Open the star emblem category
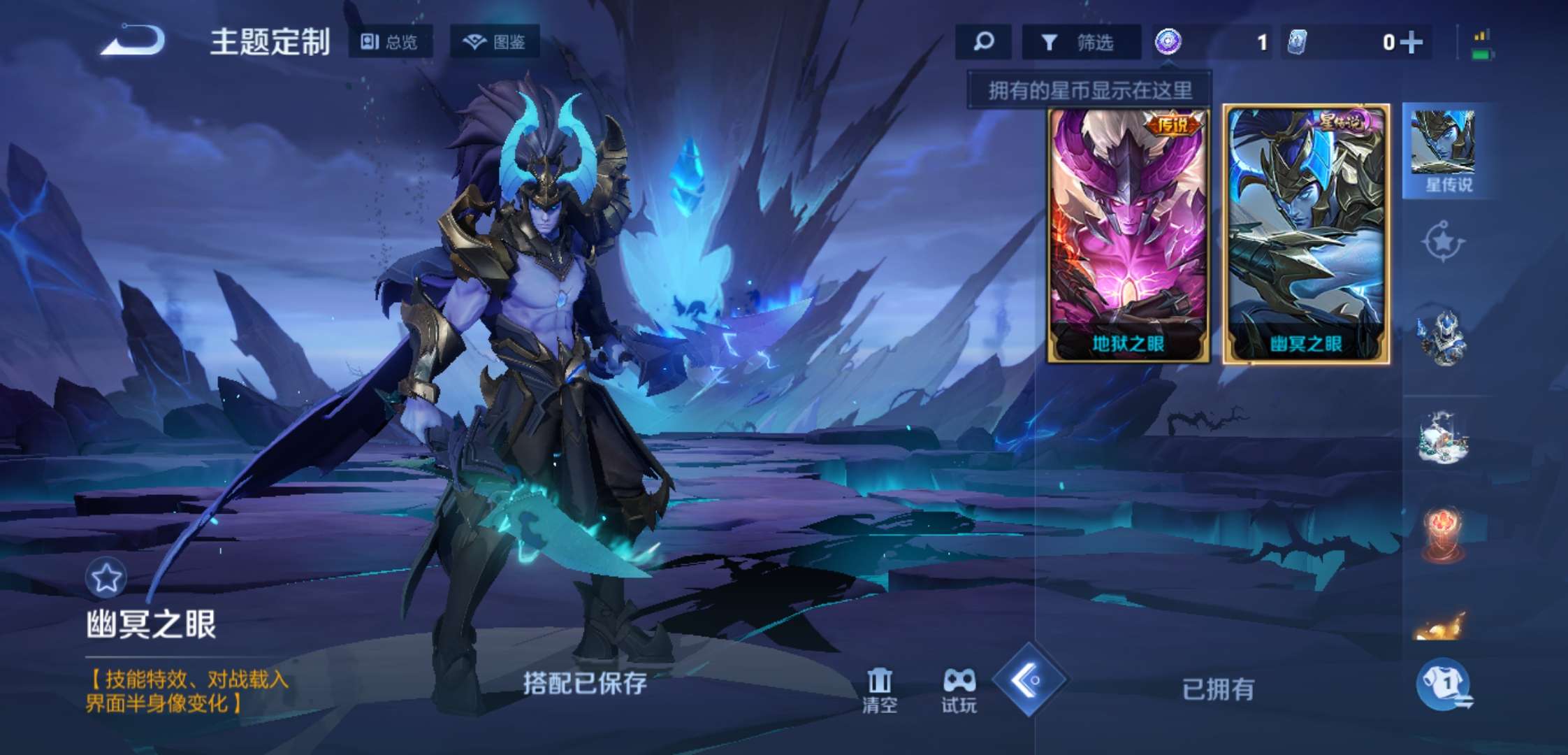Image resolution: width=1568 pixels, height=755 pixels. (1443, 242)
